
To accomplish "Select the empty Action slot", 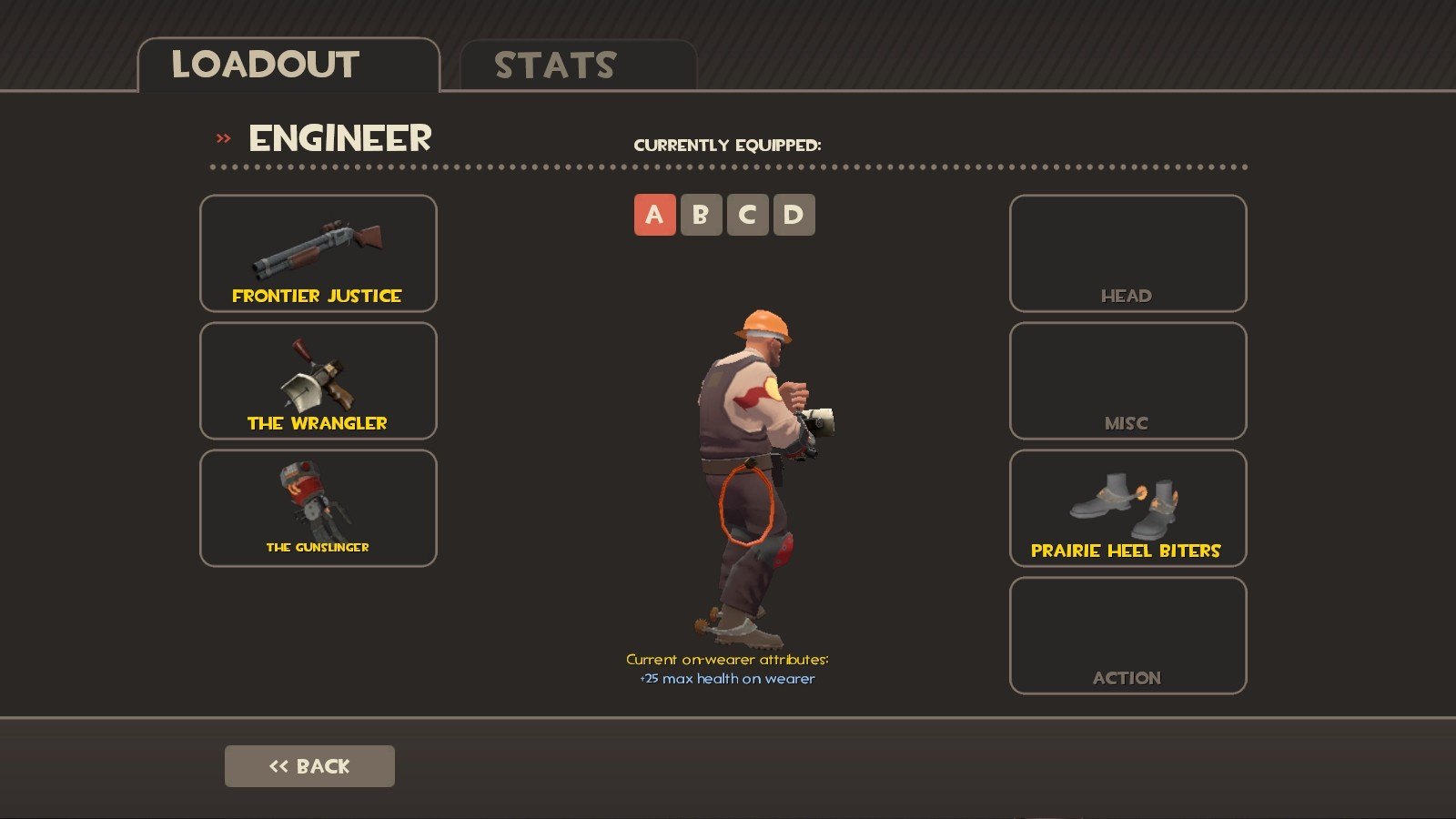I will (x=1127, y=635).
